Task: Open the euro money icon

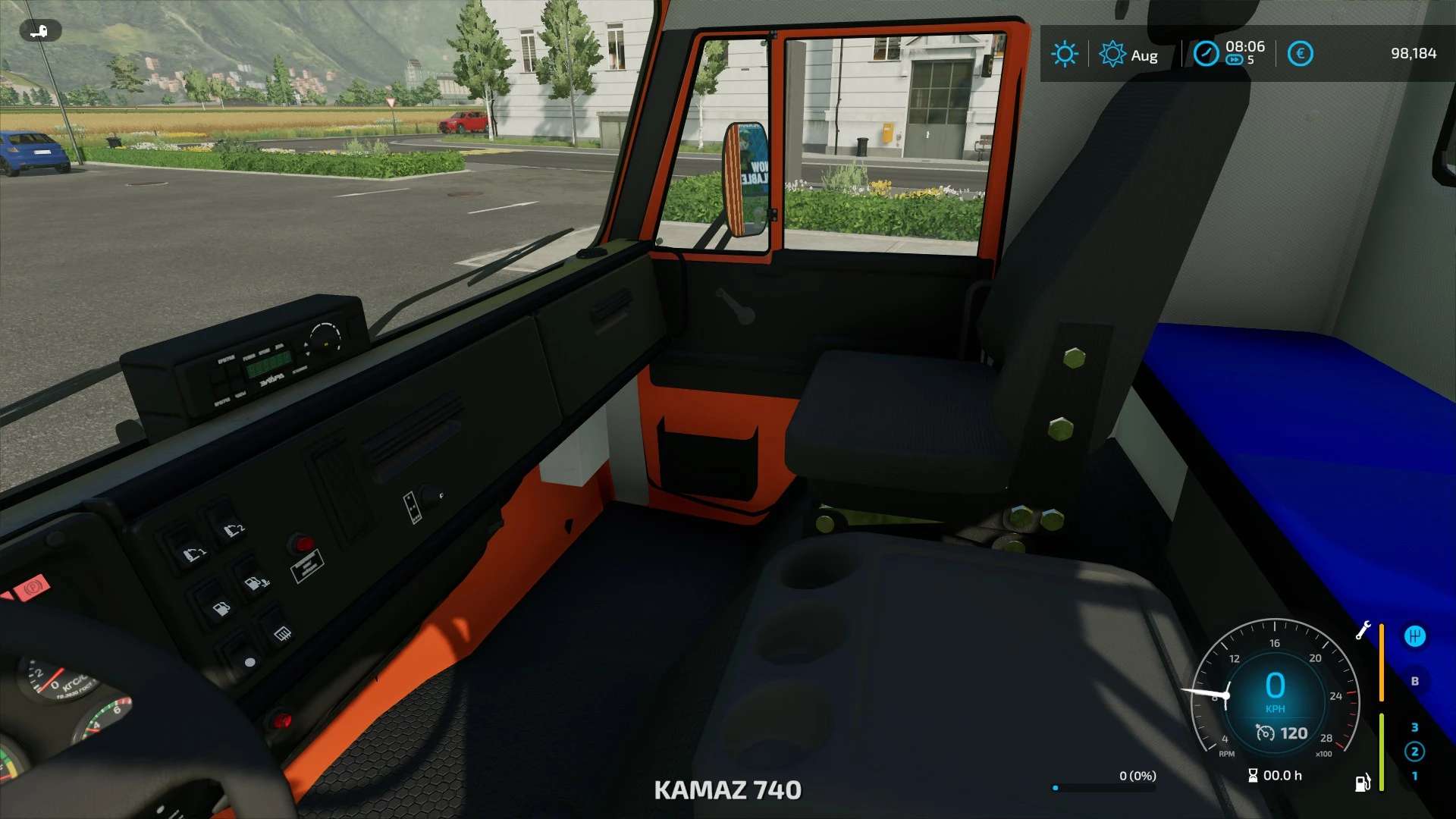Action: tap(1301, 54)
